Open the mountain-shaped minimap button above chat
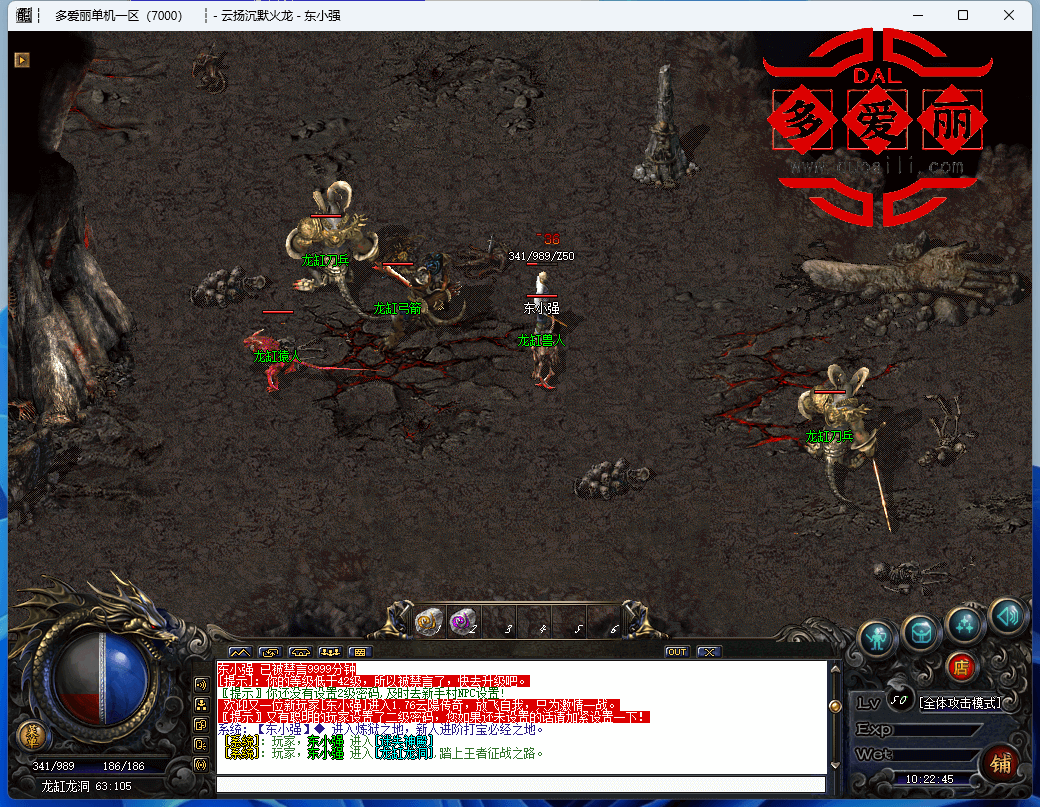Image resolution: width=1040 pixels, height=807 pixels. point(240,653)
